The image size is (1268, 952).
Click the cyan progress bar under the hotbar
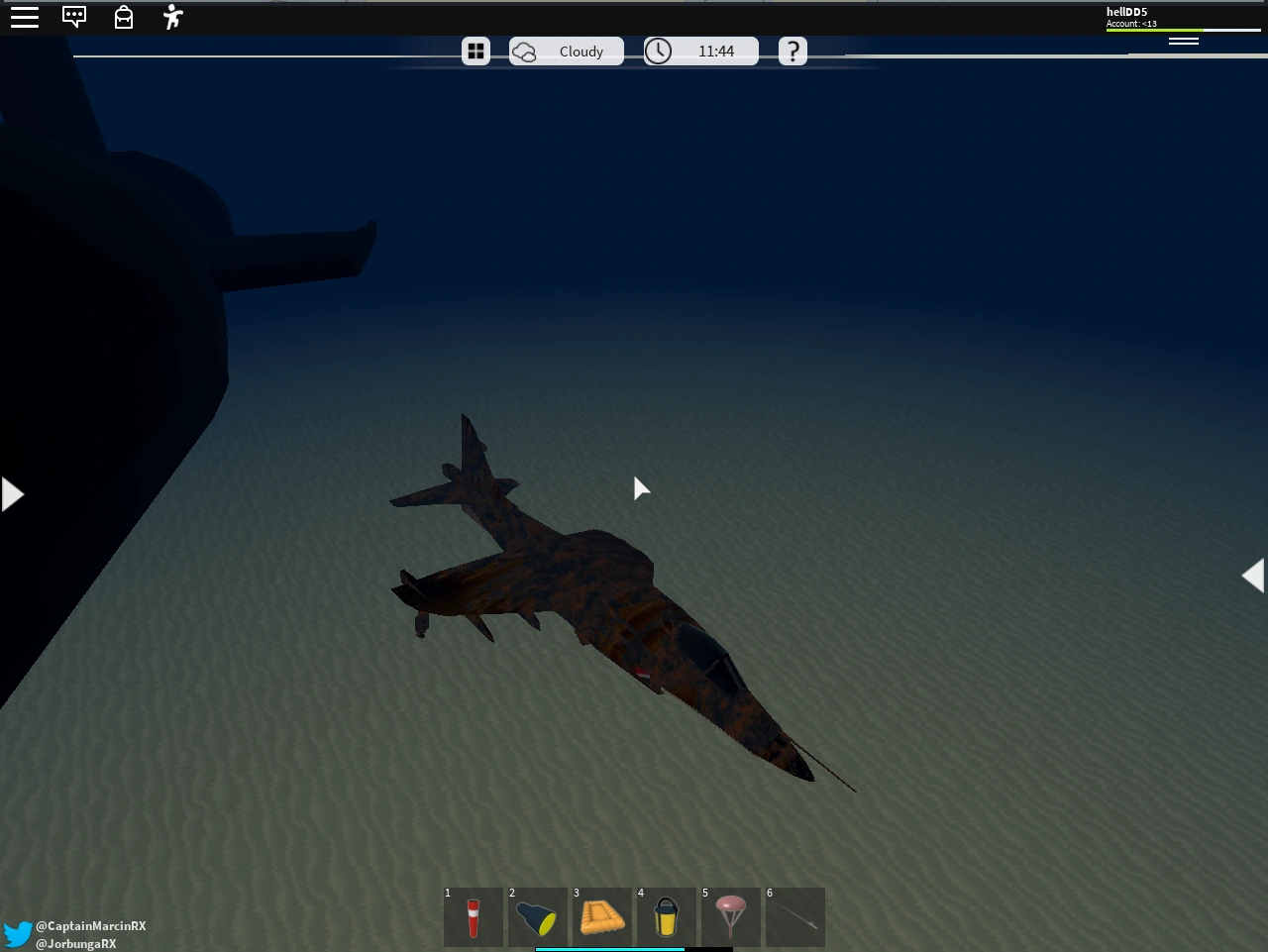[609, 948]
